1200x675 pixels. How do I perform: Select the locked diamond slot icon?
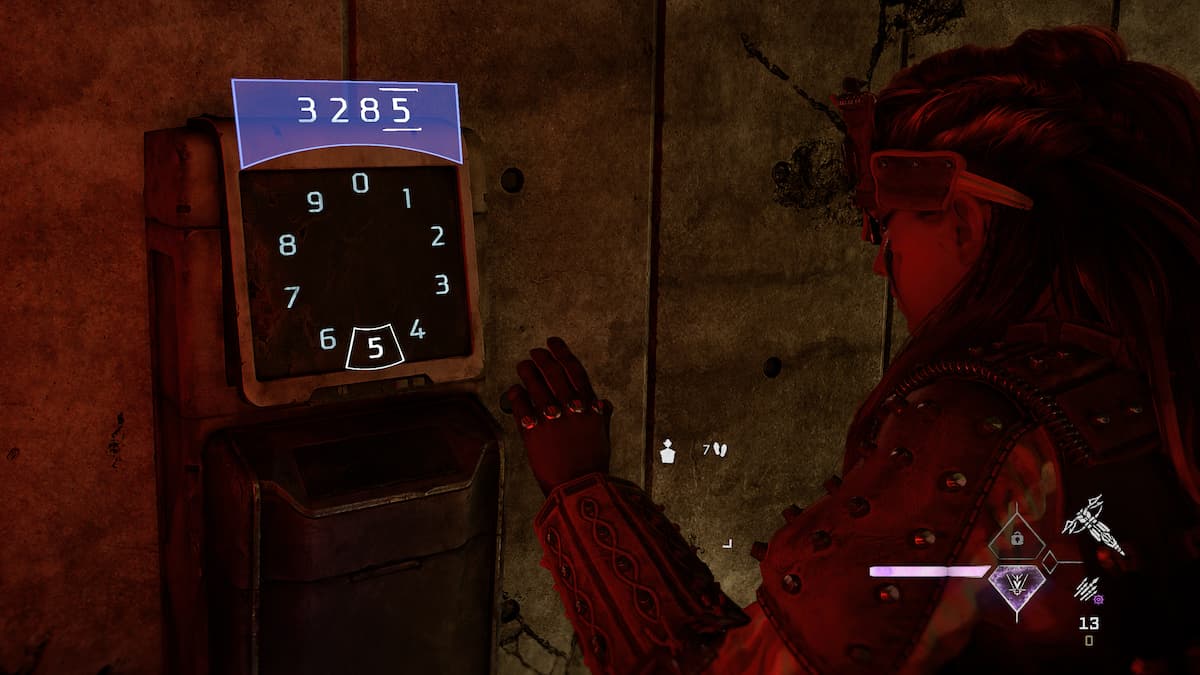coord(1016,541)
